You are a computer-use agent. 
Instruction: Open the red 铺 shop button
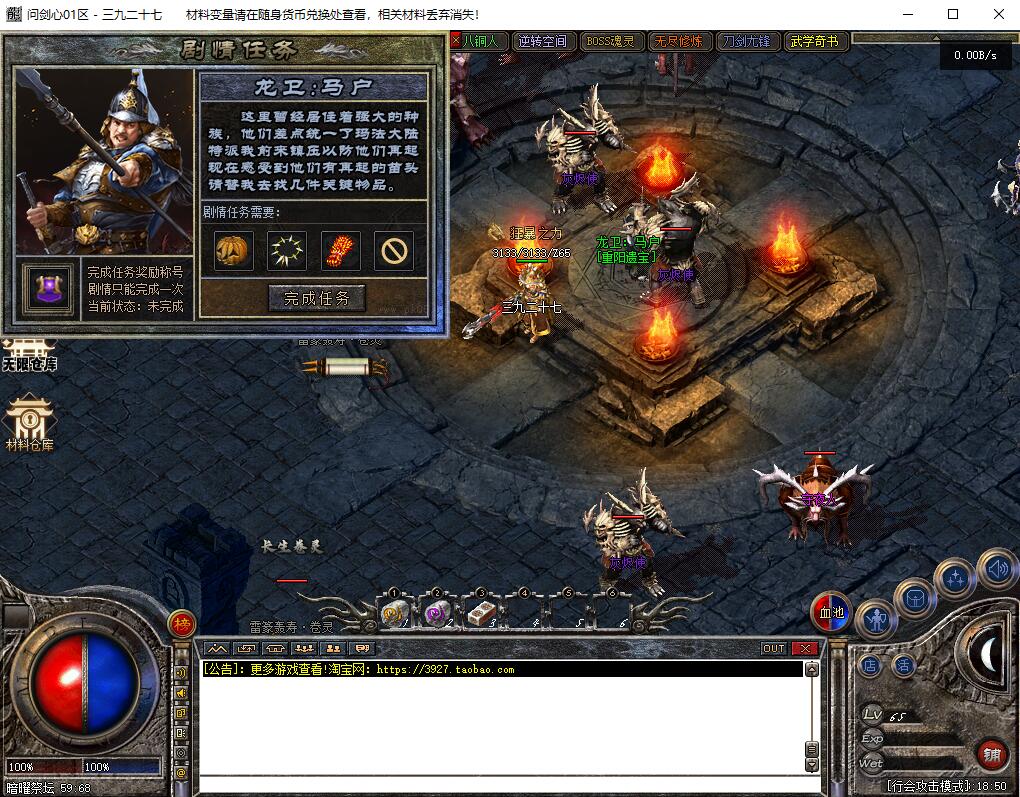[x=991, y=755]
